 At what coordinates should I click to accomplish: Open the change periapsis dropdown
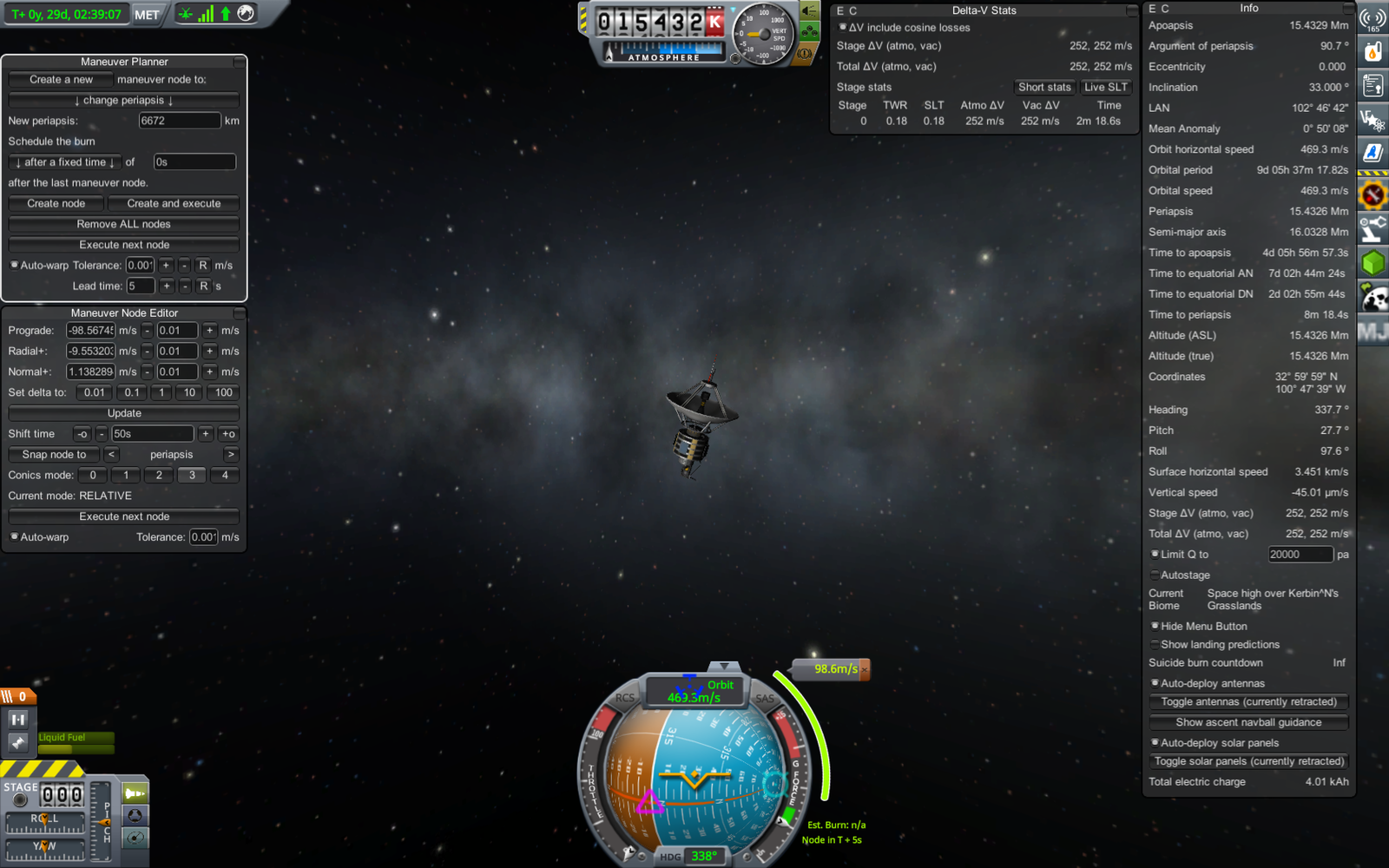(x=123, y=100)
